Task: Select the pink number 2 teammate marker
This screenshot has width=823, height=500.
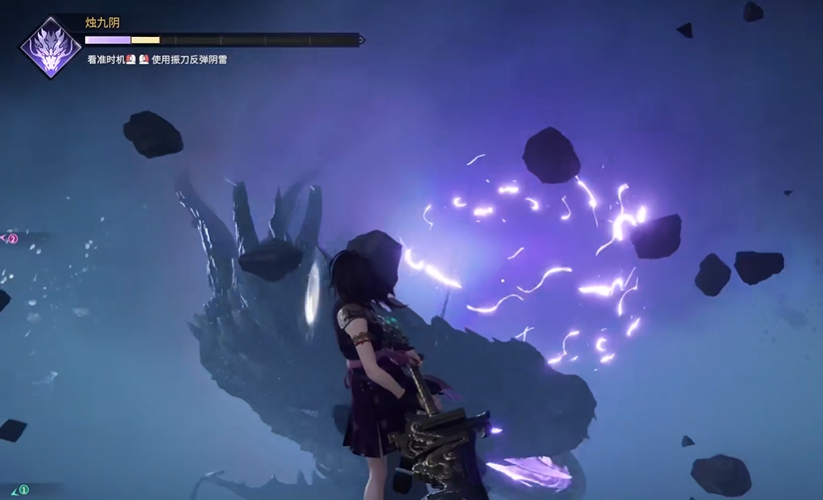Action: click(12, 239)
